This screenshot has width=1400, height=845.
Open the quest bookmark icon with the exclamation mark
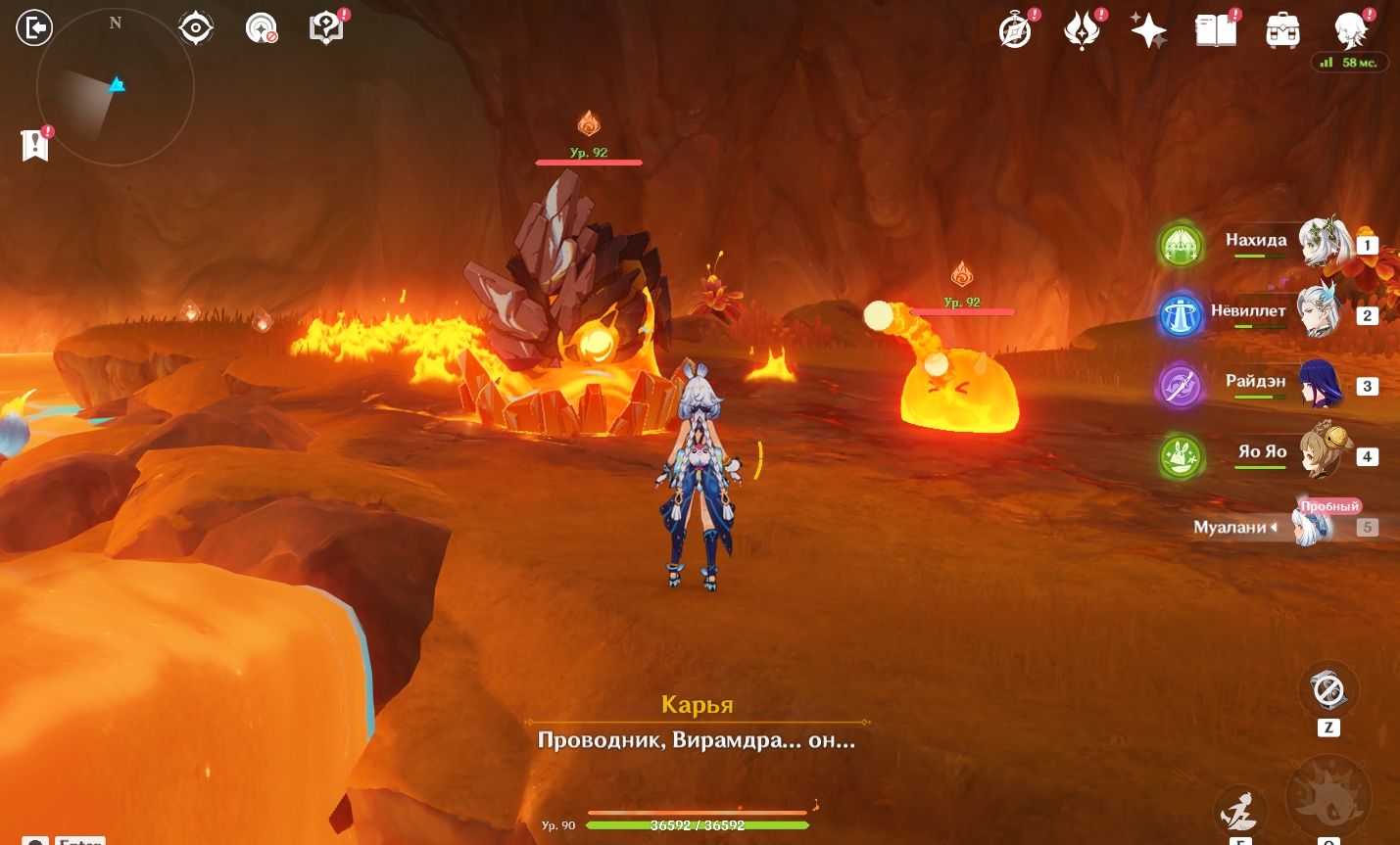pos(35,145)
